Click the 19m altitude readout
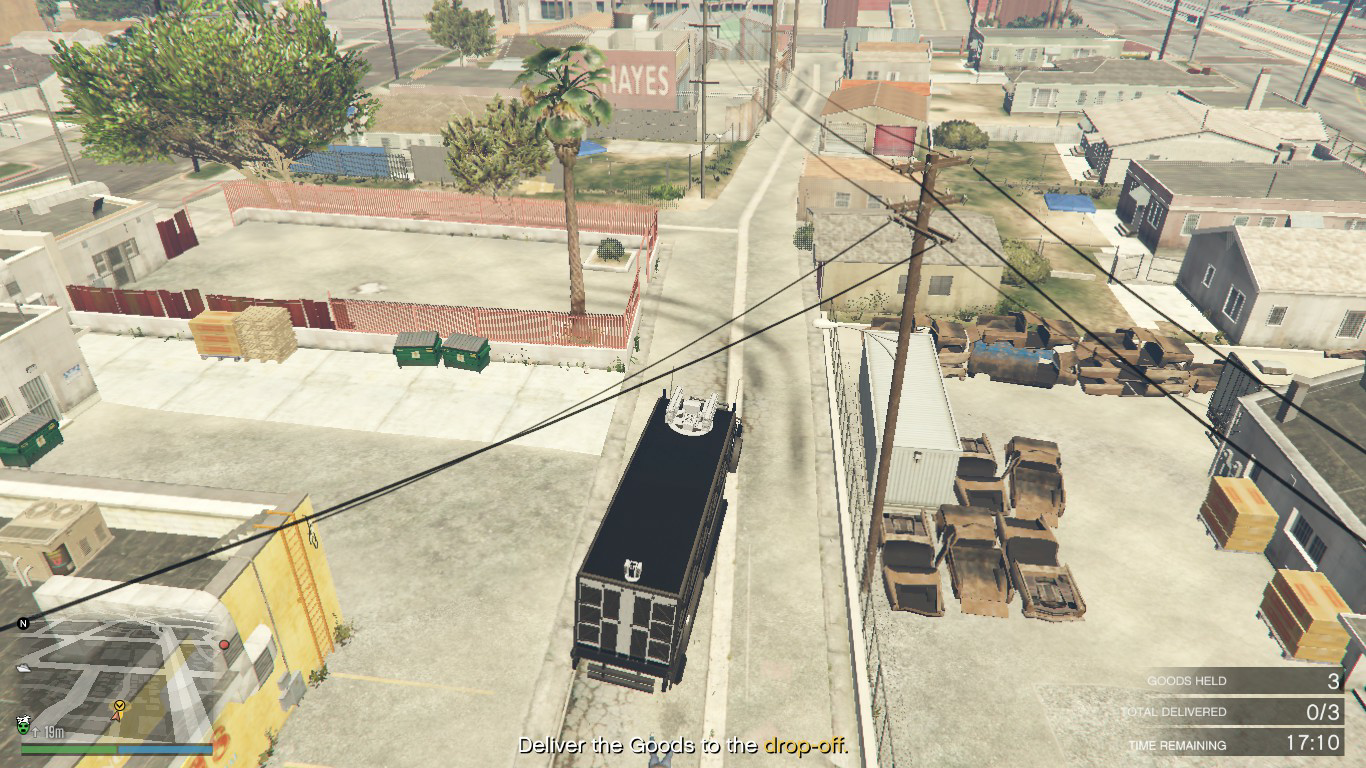1366x768 pixels. [x=53, y=732]
